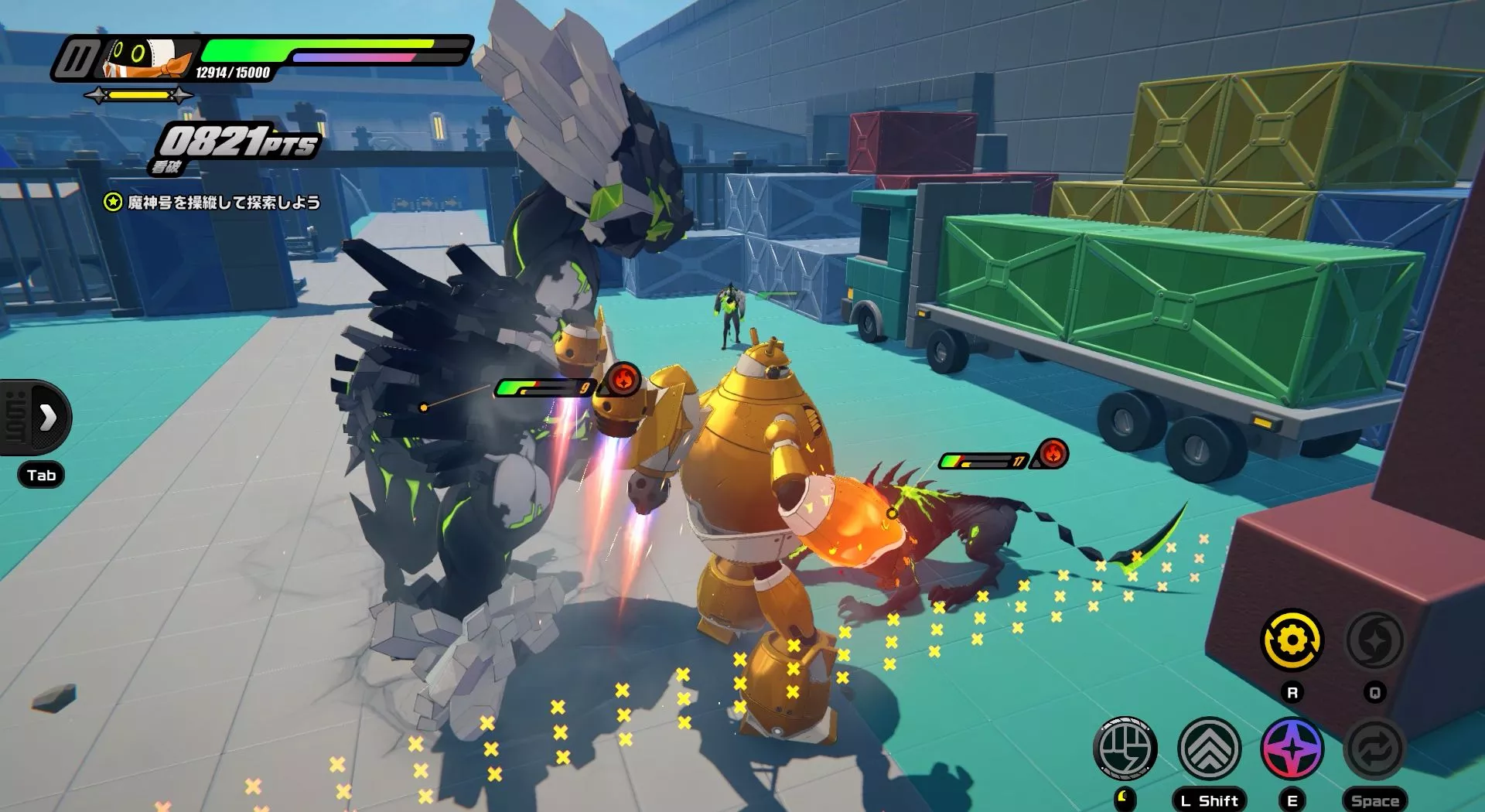Use the double-chevron dash ability
Viewport: 1485px width, 812px height.
[x=1209, y=748]
